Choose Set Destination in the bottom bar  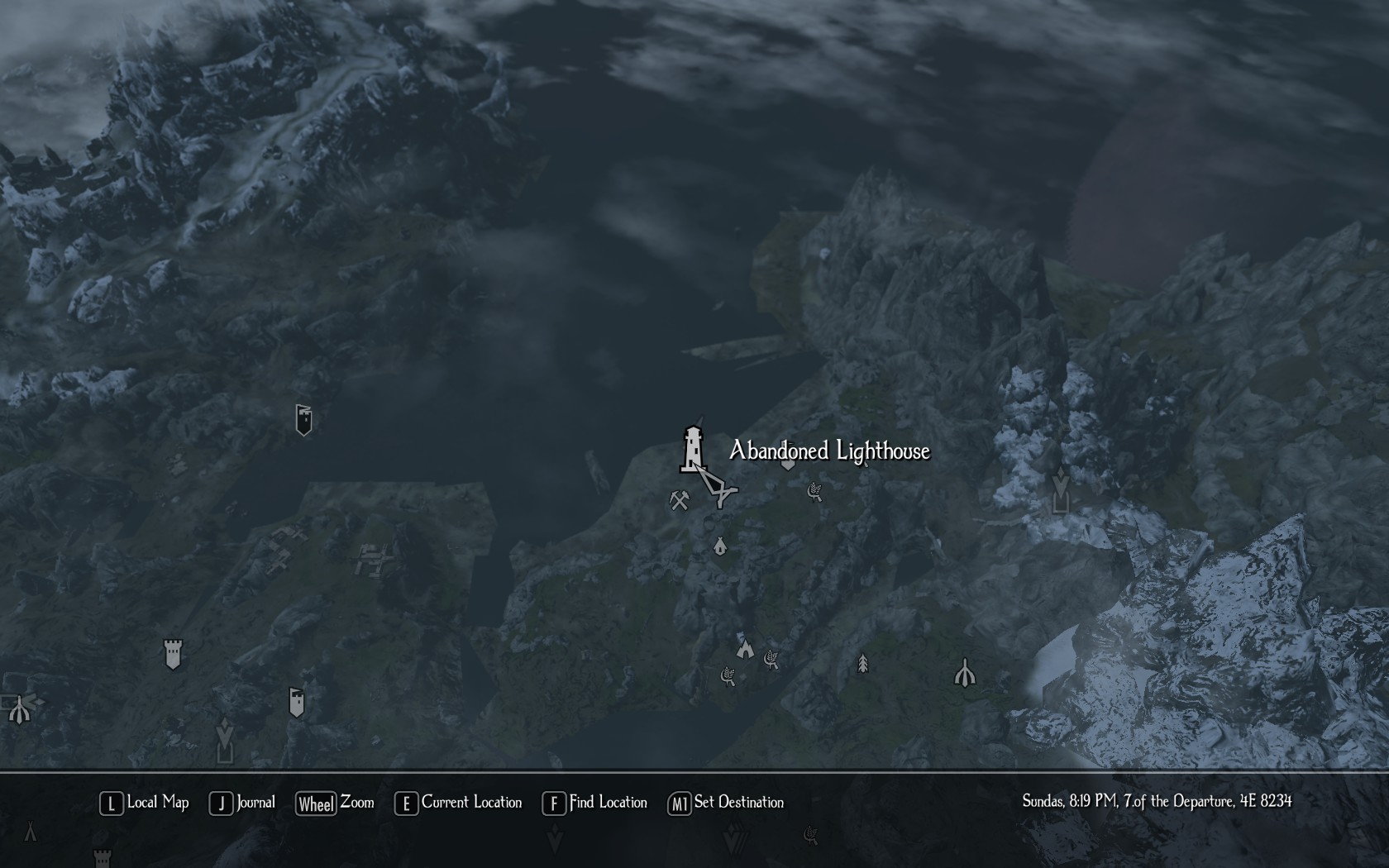coord(726,803)
